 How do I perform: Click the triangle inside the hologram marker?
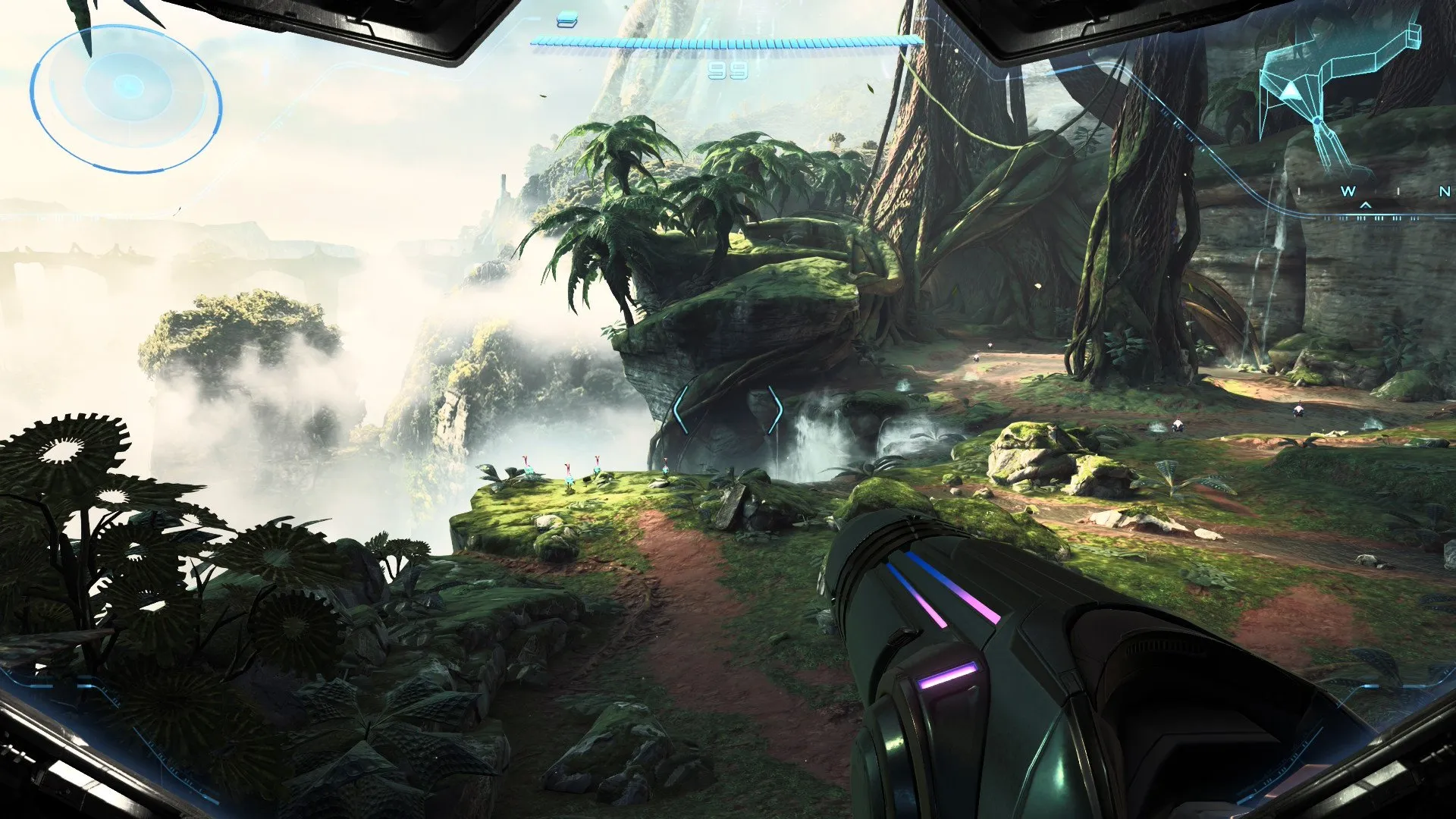point(1291,92)
